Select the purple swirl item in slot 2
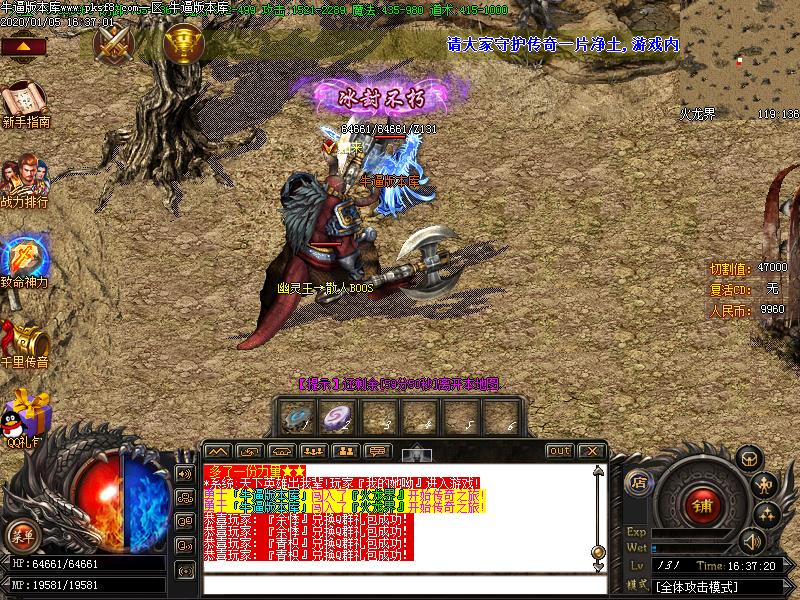Viewport: 800px width, 600px height. coord(335,416)
